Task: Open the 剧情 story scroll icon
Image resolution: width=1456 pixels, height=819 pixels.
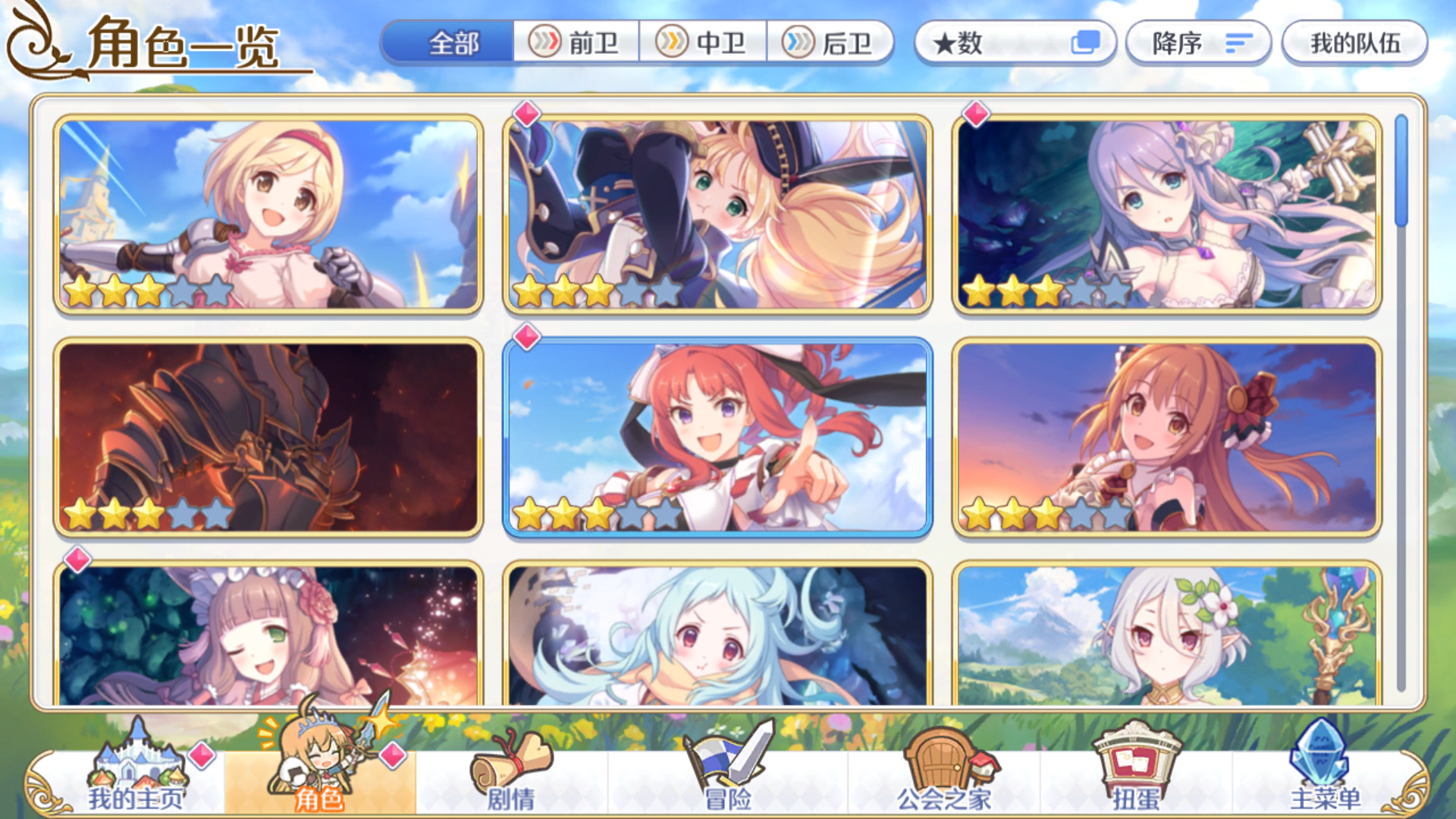Action: click(508, 766)
